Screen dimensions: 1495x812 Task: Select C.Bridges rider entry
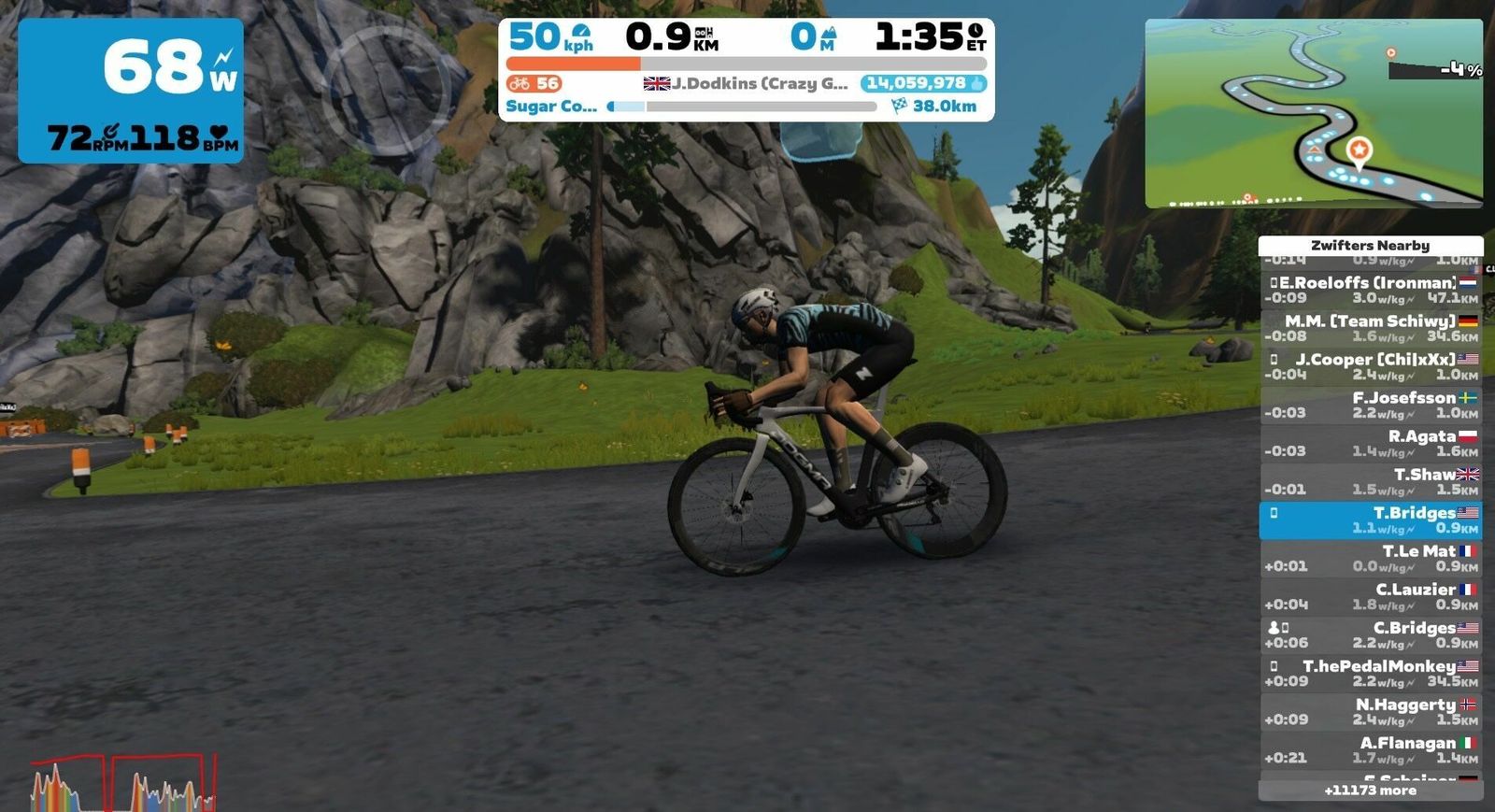[x=1371, y=635]
